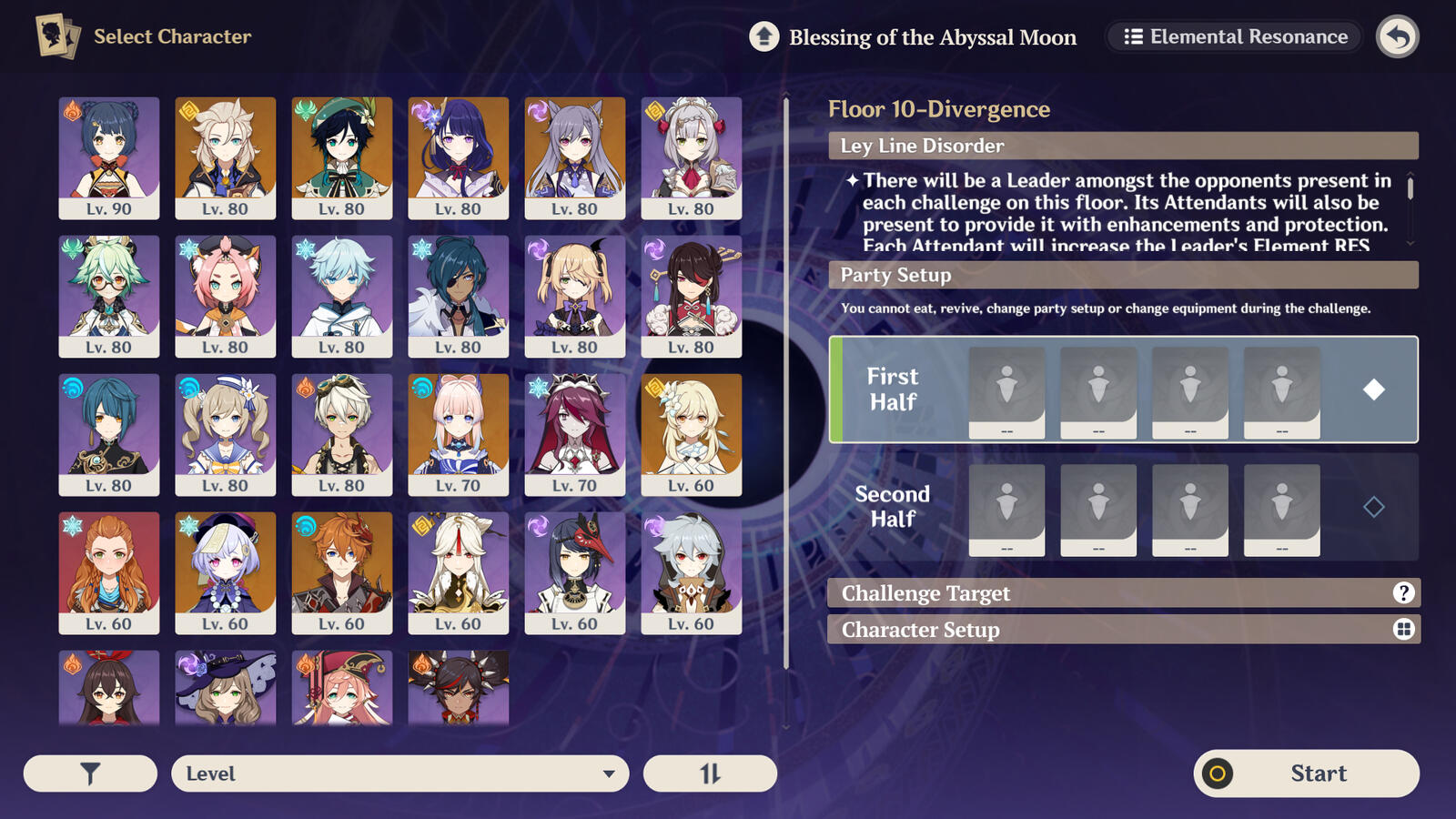This screenshot has width=1456, height=819.
Task: Expand the Ley Line Disorder section
Action: 1122,146
